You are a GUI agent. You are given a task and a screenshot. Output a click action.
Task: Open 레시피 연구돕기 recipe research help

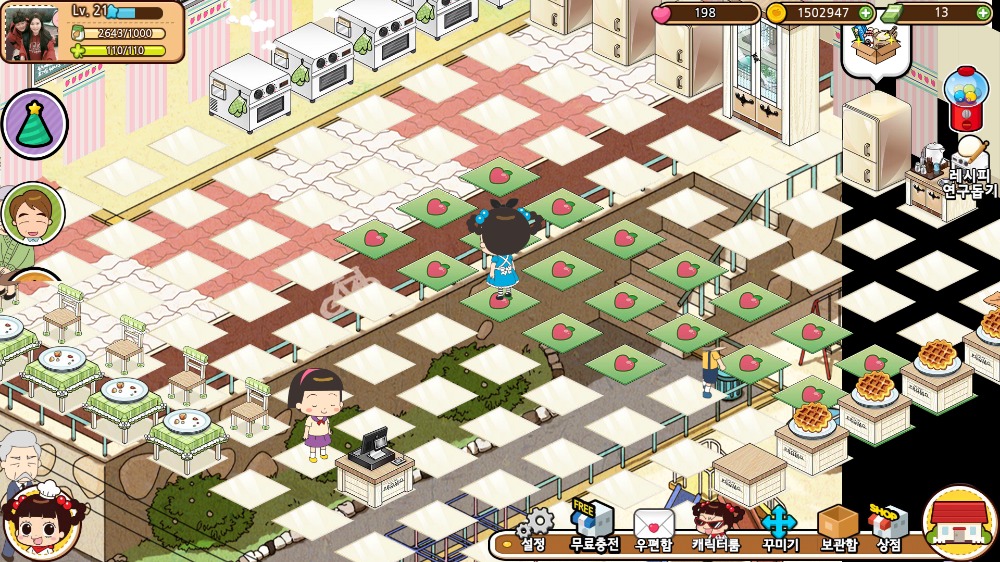(x=968, y=170)
